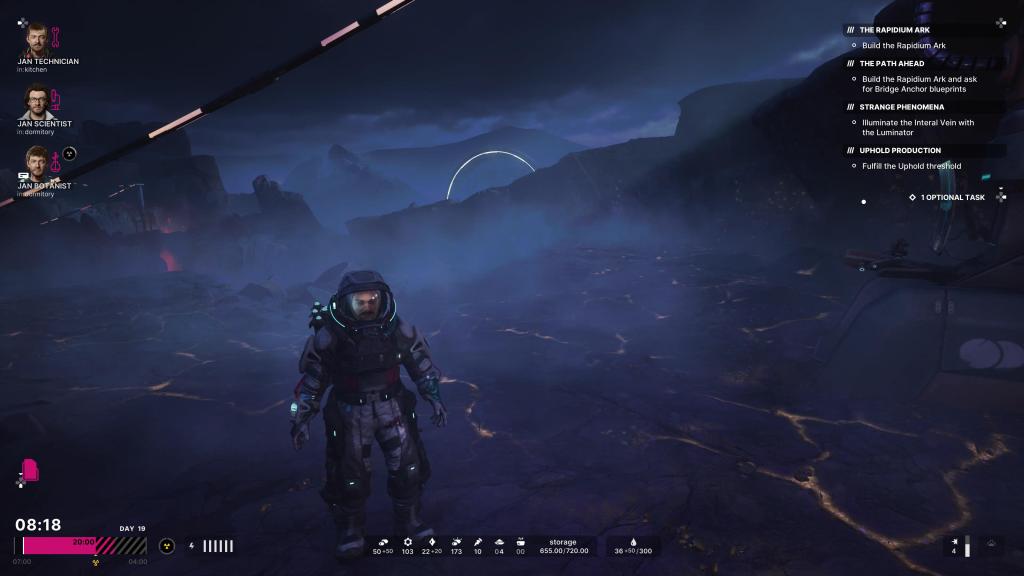The image size is (1024, 576).
Task: Open The Path Ahead objective
Action: pos(892,63)
